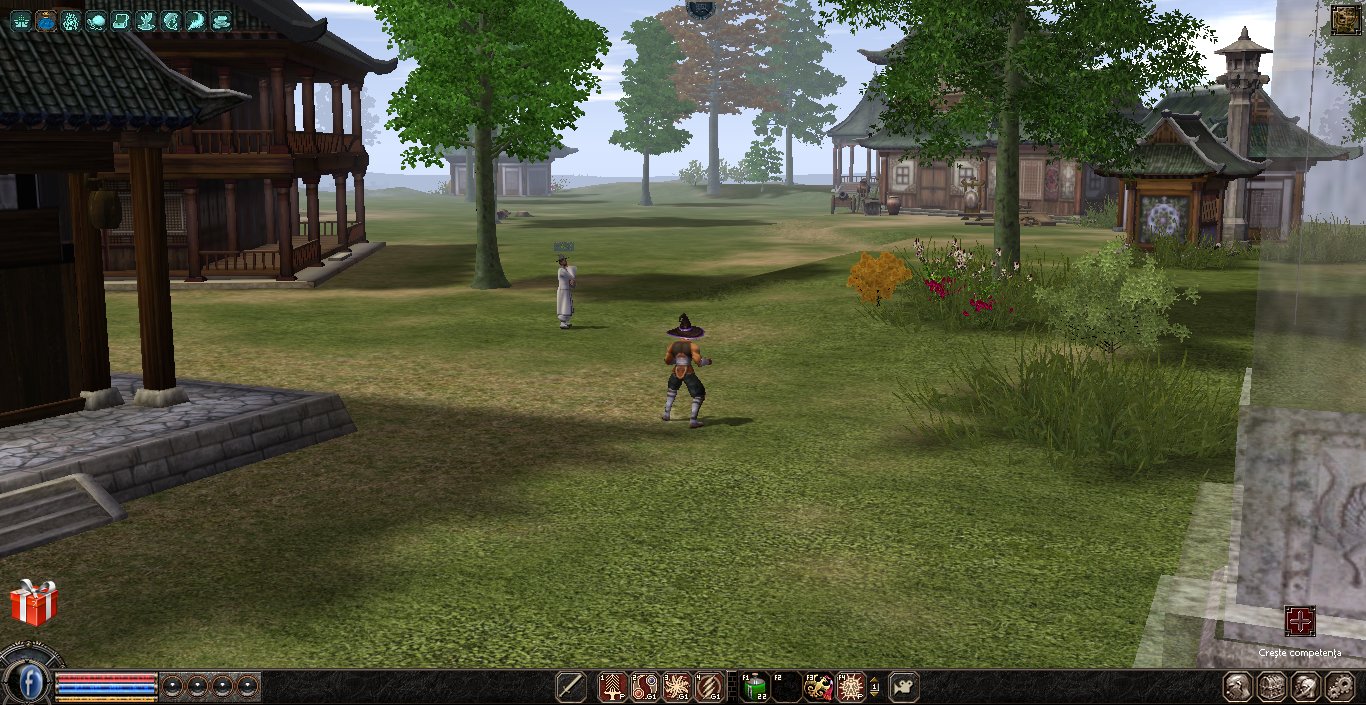Use the golden dragon item in F3
This screenshot has width=1366, height=705.
coord(819,687)
